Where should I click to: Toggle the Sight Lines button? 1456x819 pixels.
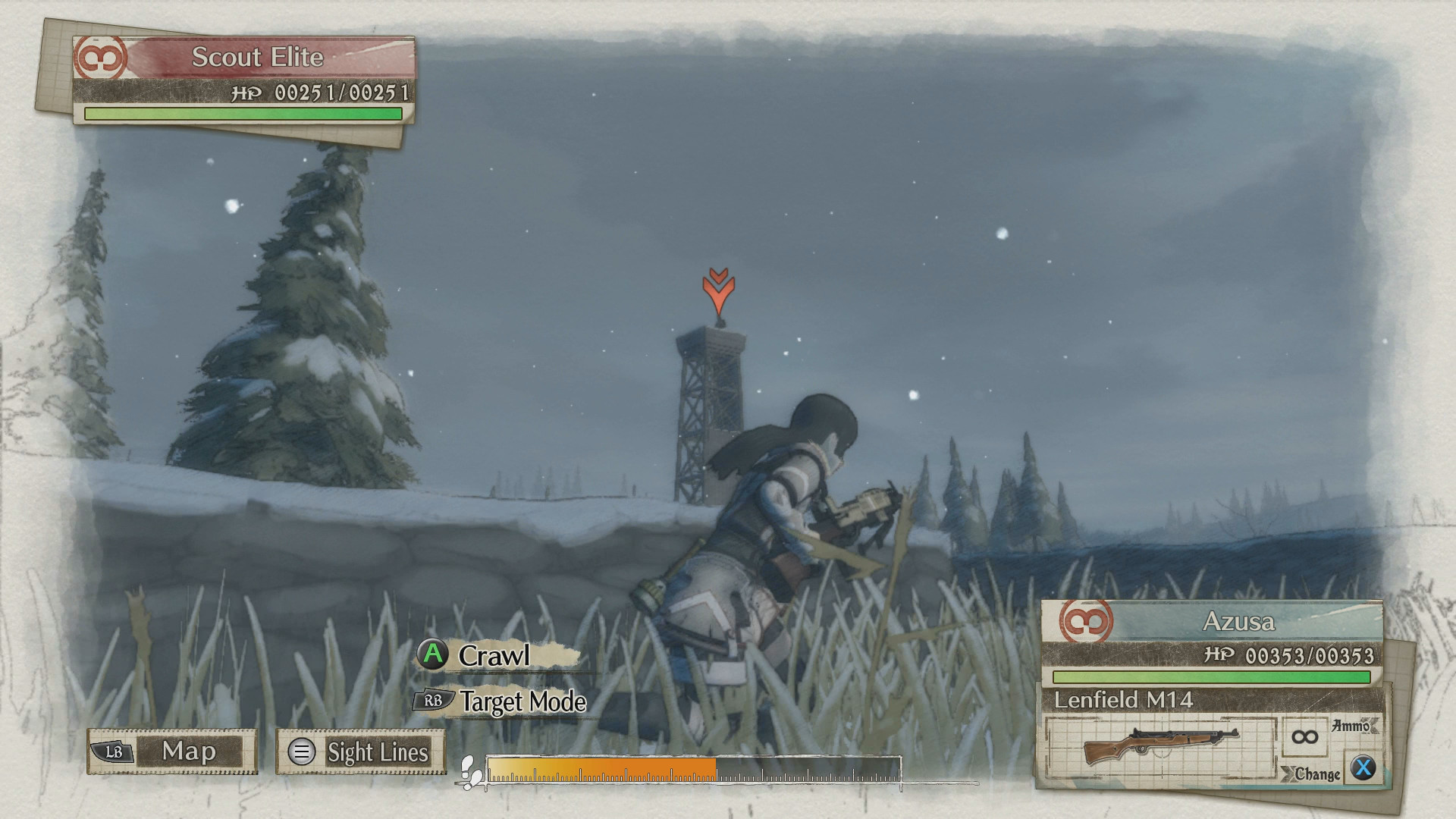click(360, 752)
